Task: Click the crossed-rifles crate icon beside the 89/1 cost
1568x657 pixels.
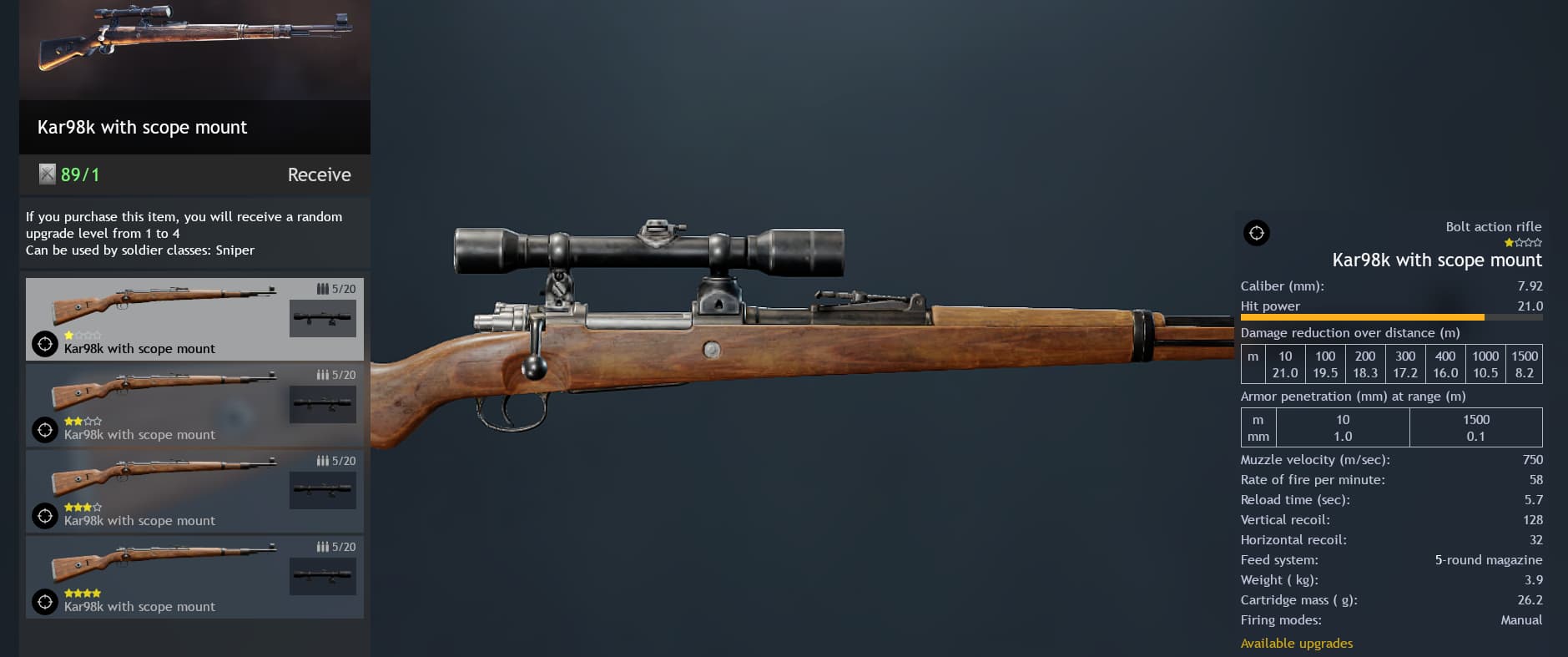Action: pos(48,174)
